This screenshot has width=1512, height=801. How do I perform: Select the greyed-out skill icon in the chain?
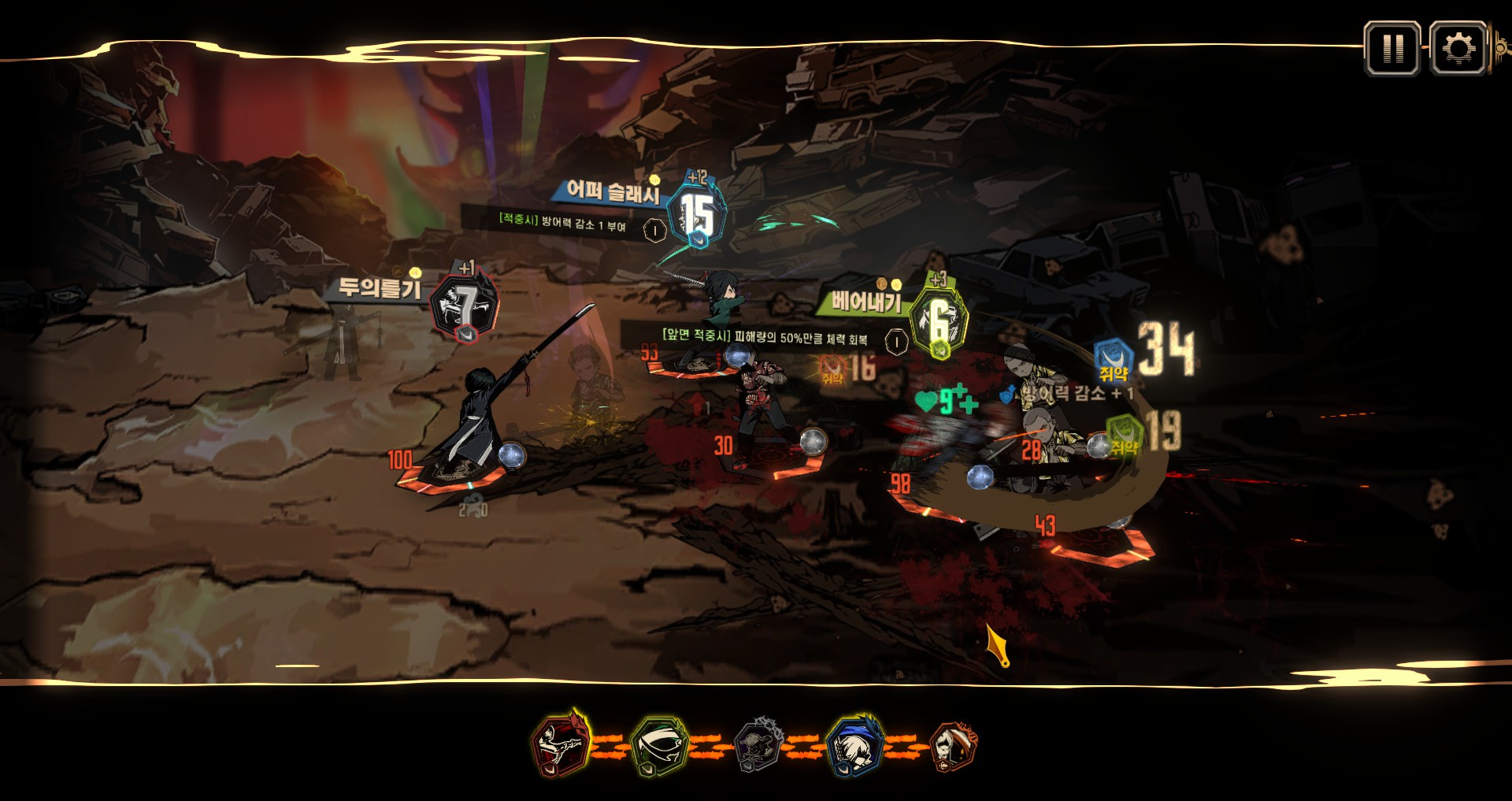click(758, 744)
